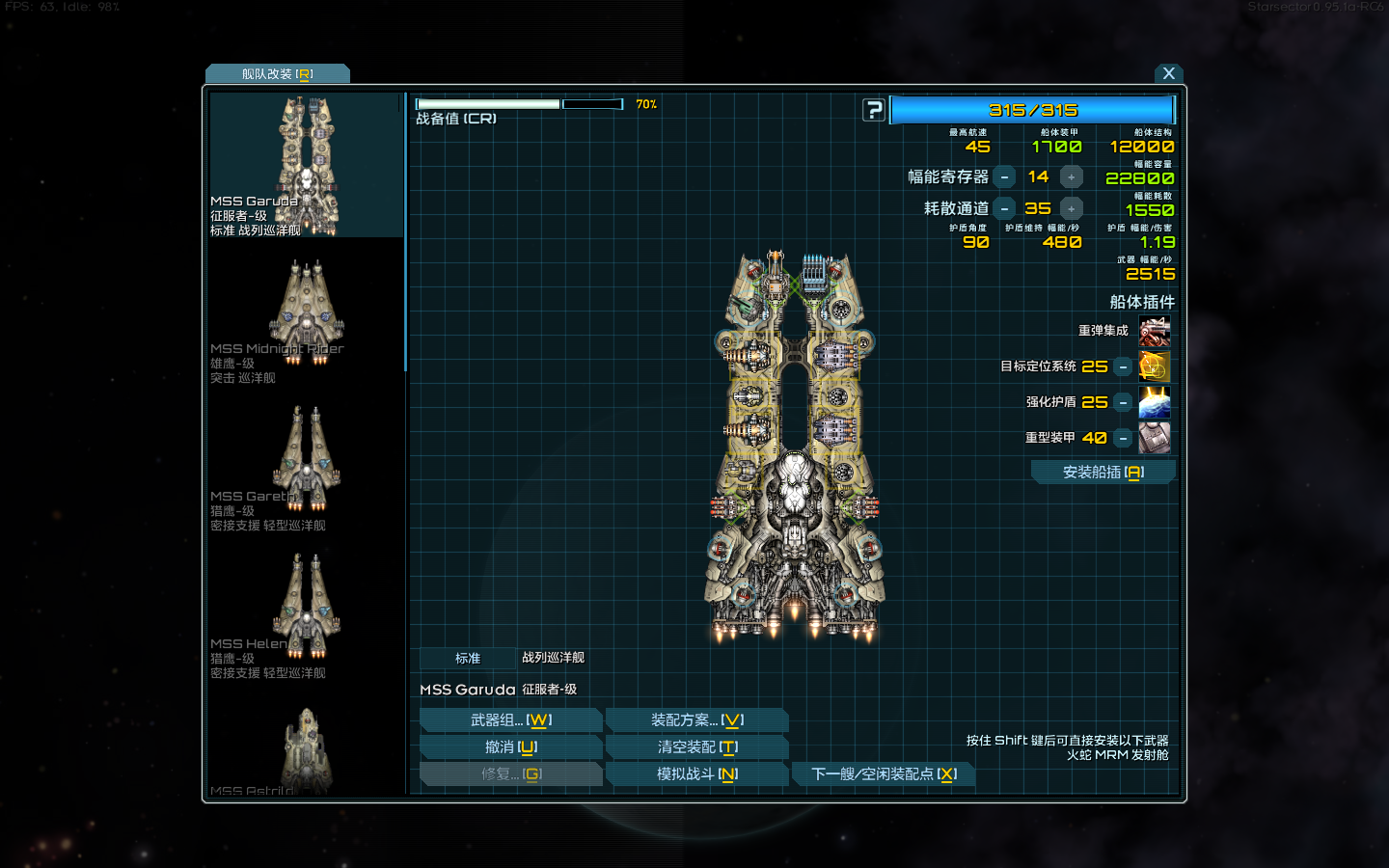Remove the 重型装甲 hullmod
This screenshot has height=868, width=1389.
click(x=1123, y=439)
